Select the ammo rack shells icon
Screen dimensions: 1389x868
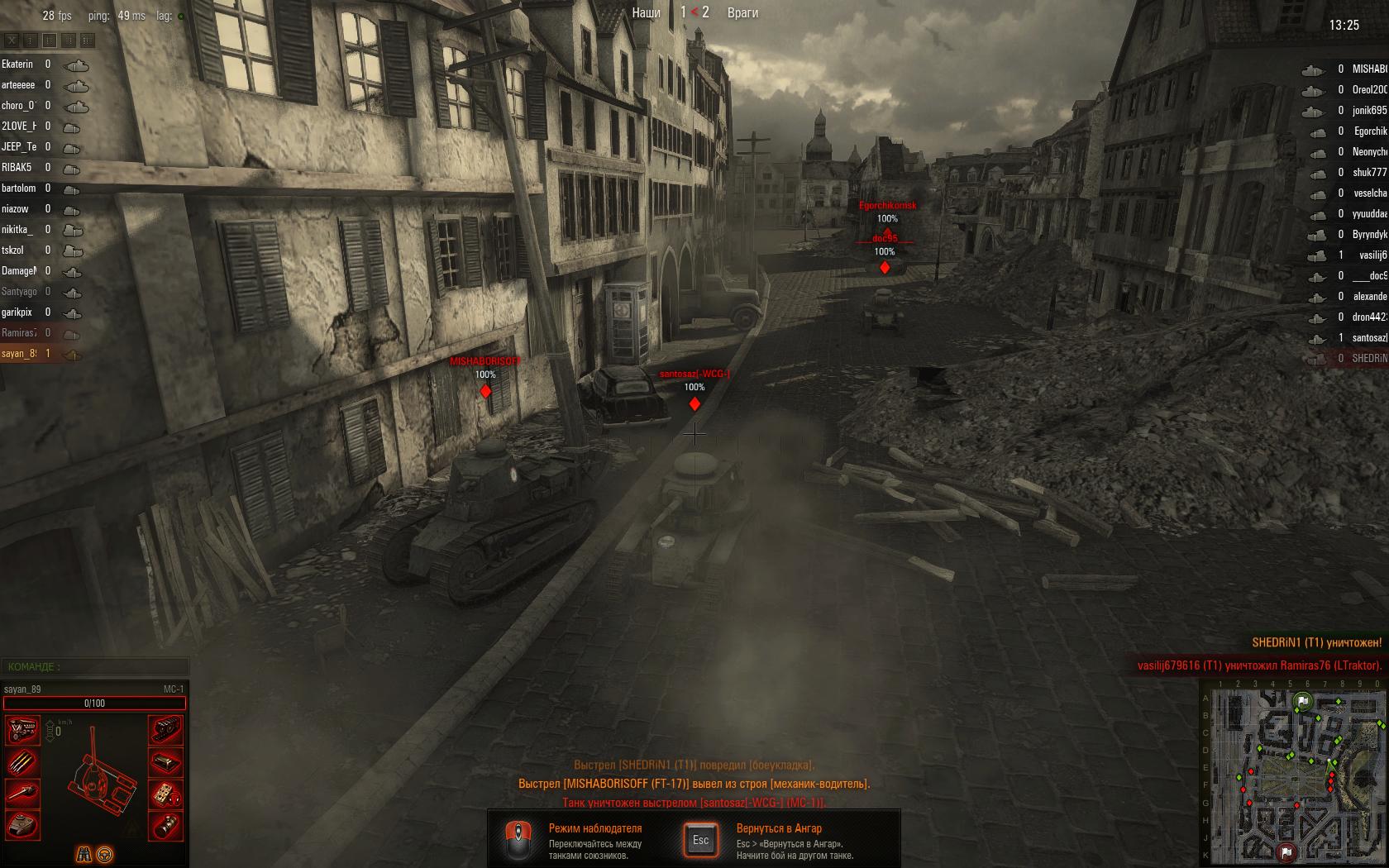point(23,761)
